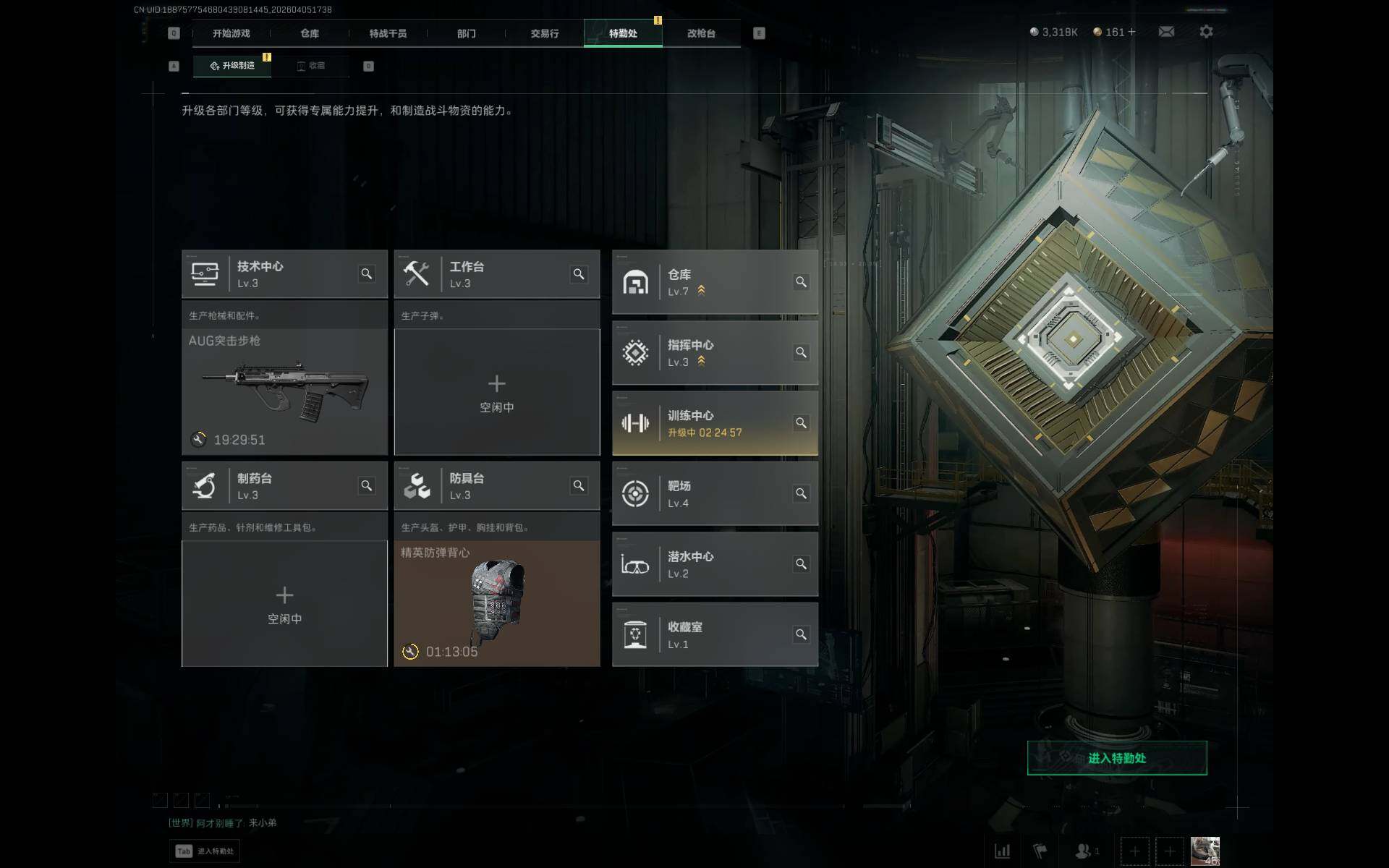
Task: Switch to the 收藏 sub-tab
Action: (x=311, y=66)
